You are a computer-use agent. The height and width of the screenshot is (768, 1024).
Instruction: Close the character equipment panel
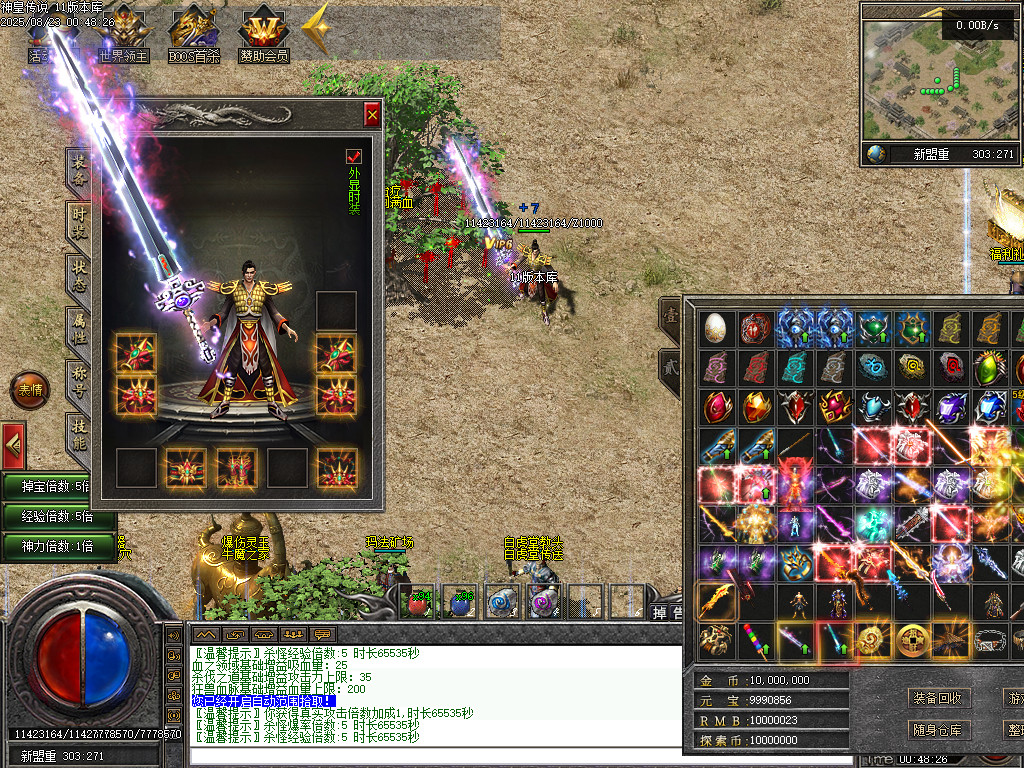pos(372,115)
